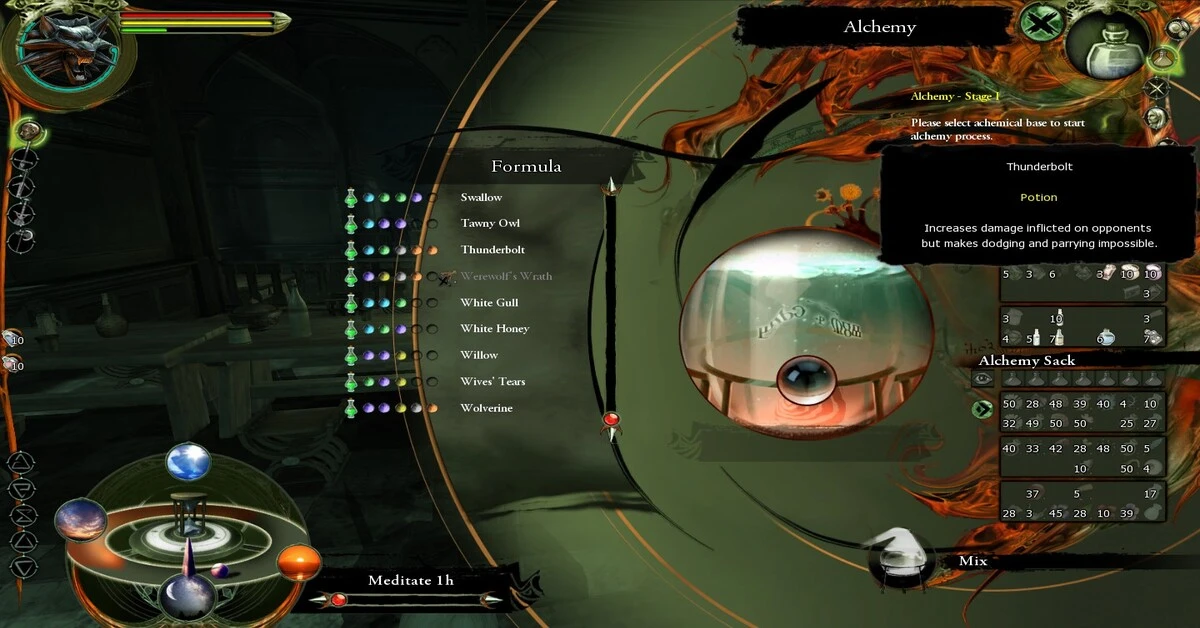Select the blue daytime sky orb
Viewport: 1200px width, 628px height.
tap(188, 462)
